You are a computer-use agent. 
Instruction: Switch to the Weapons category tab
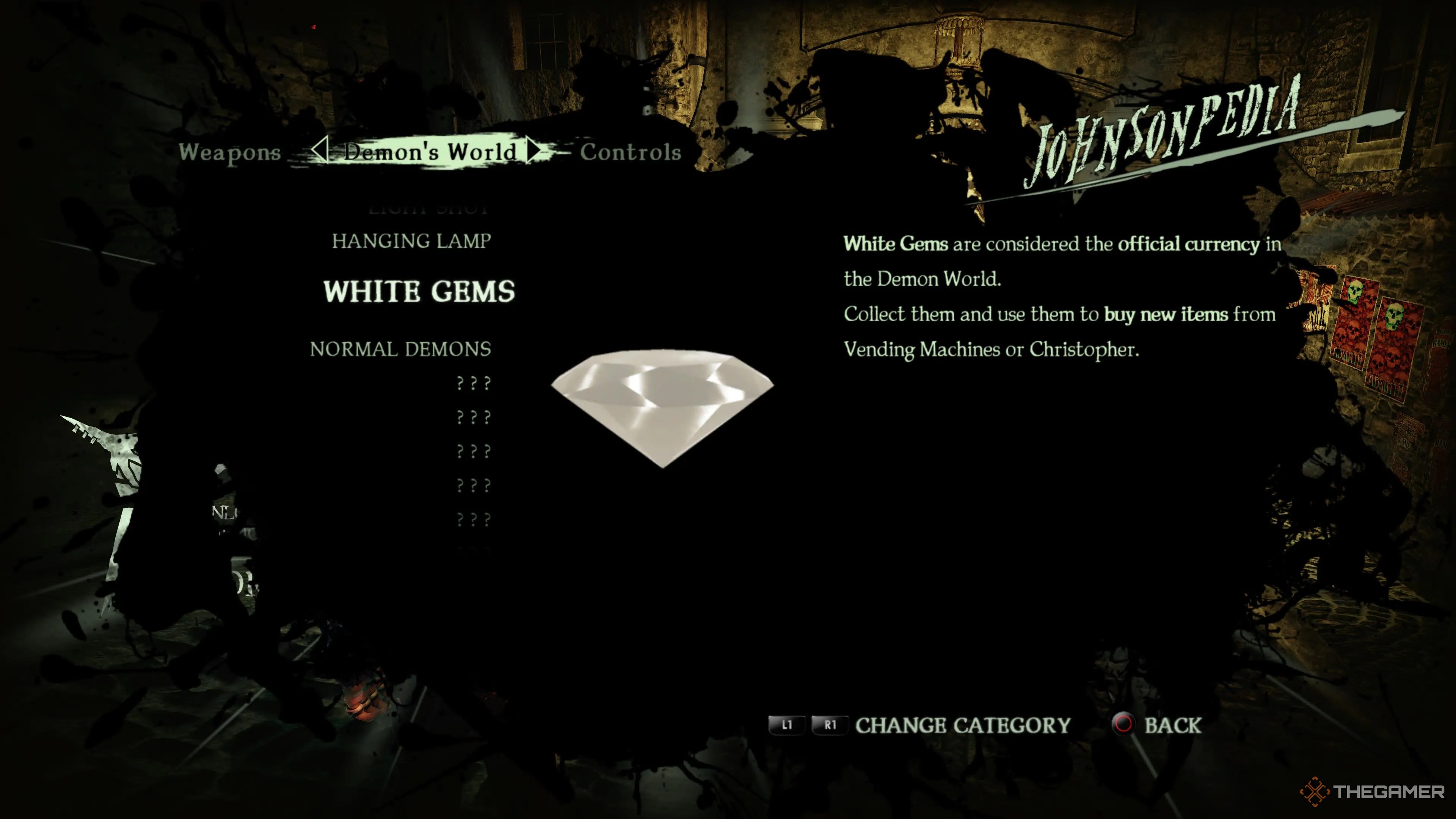tap(229, 152)
